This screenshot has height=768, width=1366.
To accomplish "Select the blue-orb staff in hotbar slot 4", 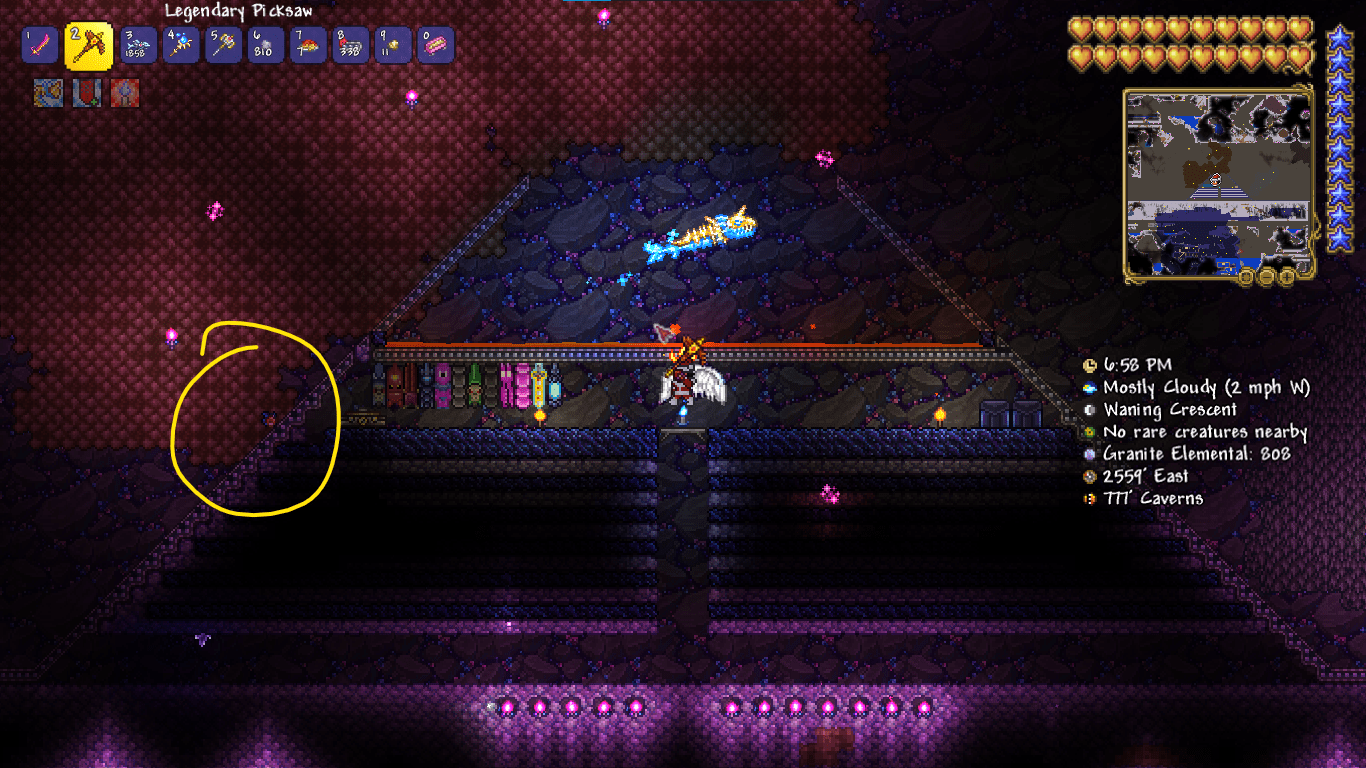I will [181, 45].
